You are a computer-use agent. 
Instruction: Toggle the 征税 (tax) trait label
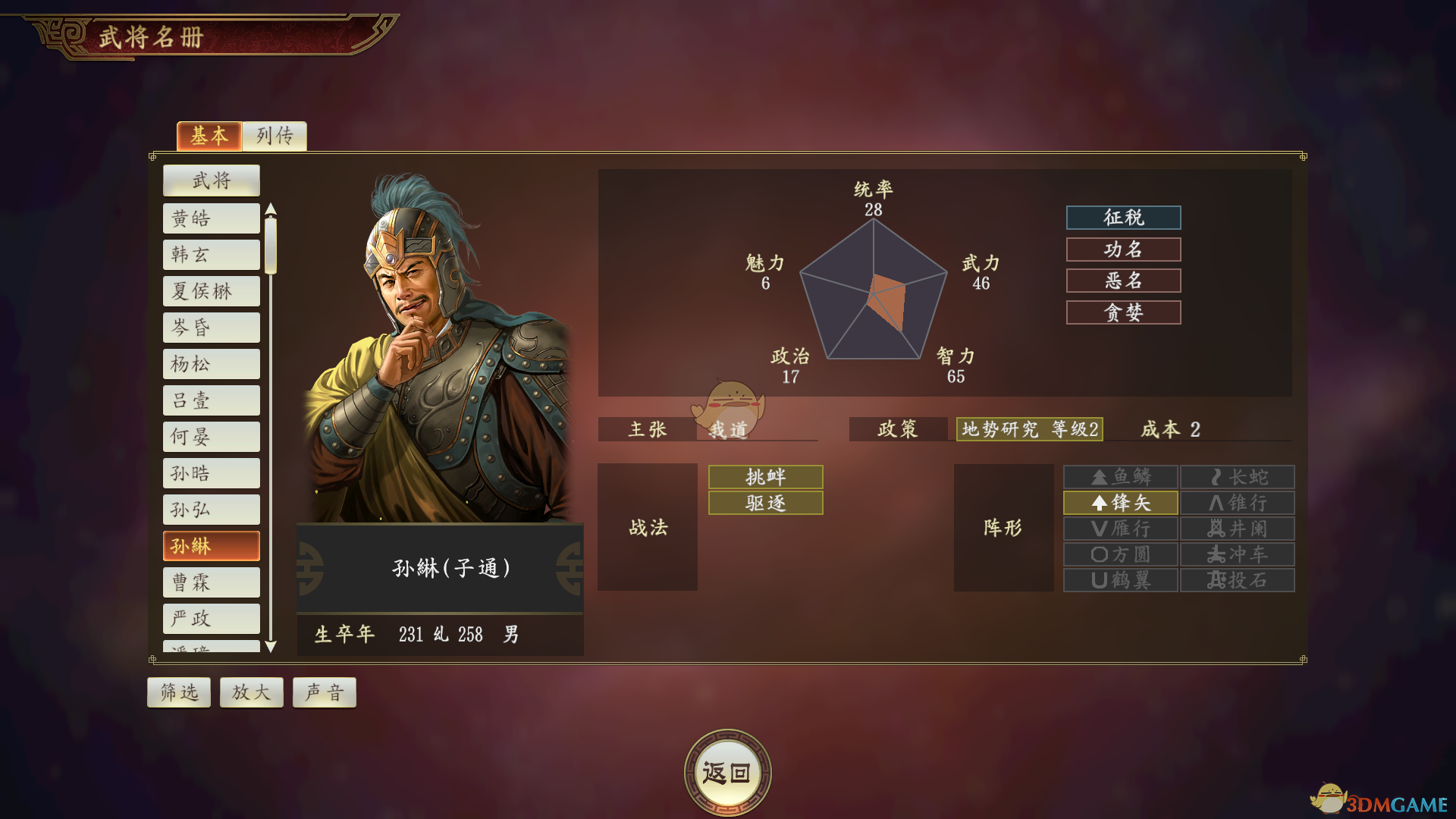pos(1123,218)
